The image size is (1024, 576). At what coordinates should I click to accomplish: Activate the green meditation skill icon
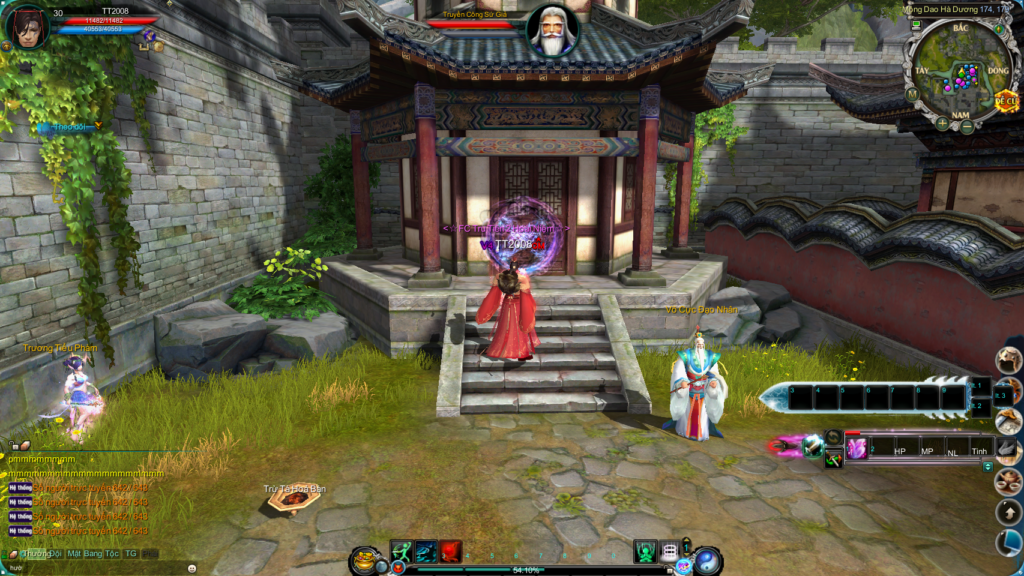(645, 551)
